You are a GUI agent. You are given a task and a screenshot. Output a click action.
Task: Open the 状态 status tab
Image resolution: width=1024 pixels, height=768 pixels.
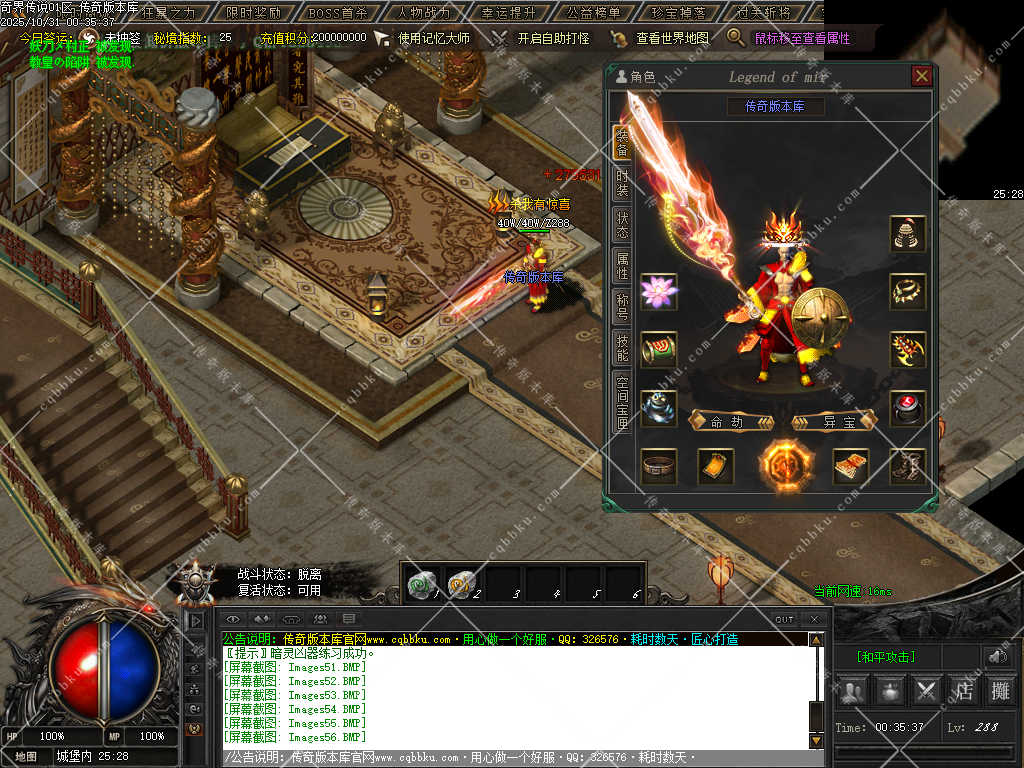click(x=622, y=224)
